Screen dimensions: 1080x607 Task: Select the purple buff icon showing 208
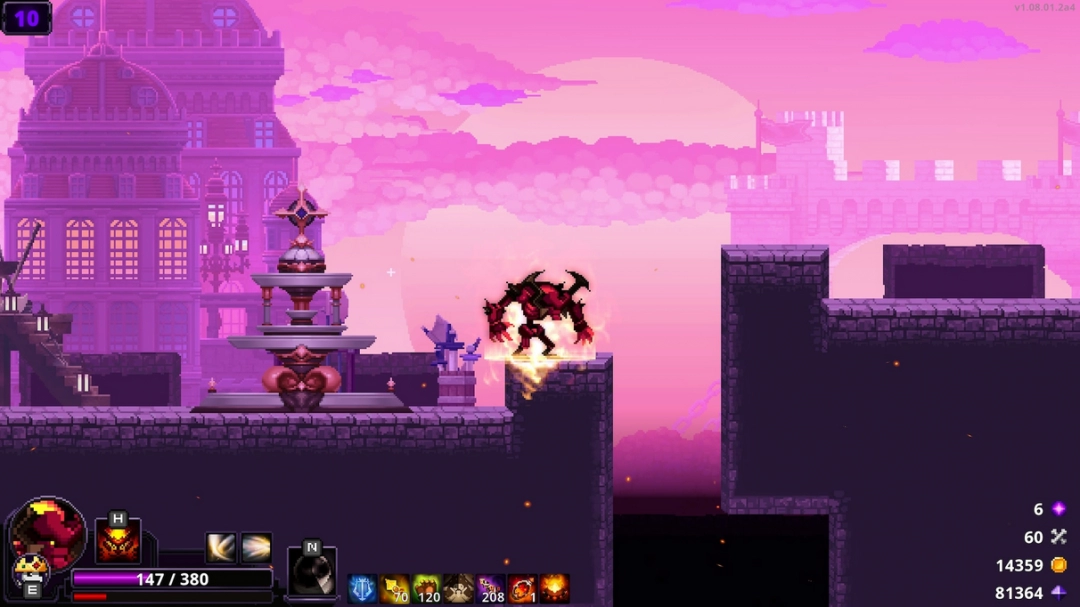tap(490, 589)
